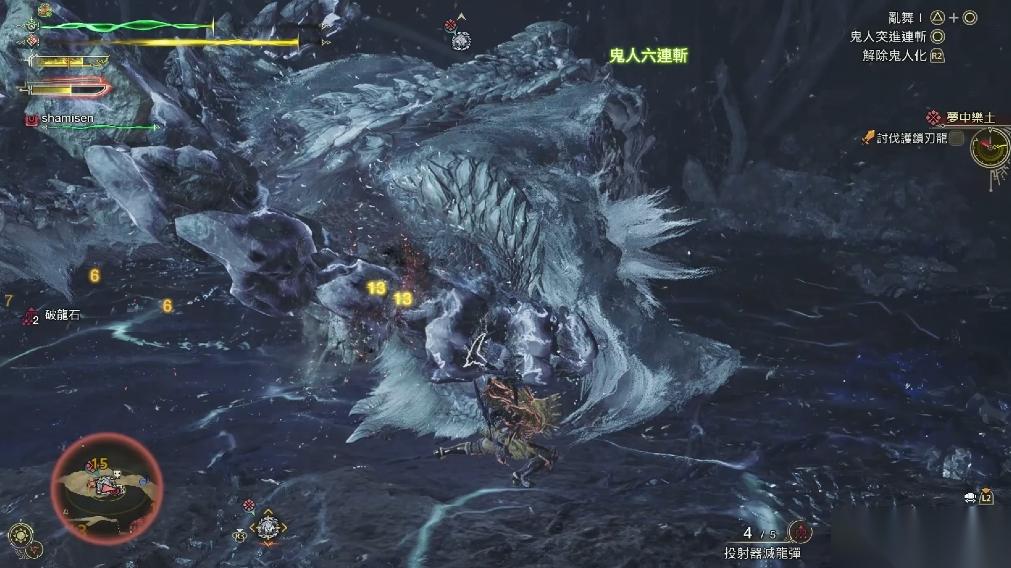
Task: Open the circular minimap
Action: click(105, 487)
